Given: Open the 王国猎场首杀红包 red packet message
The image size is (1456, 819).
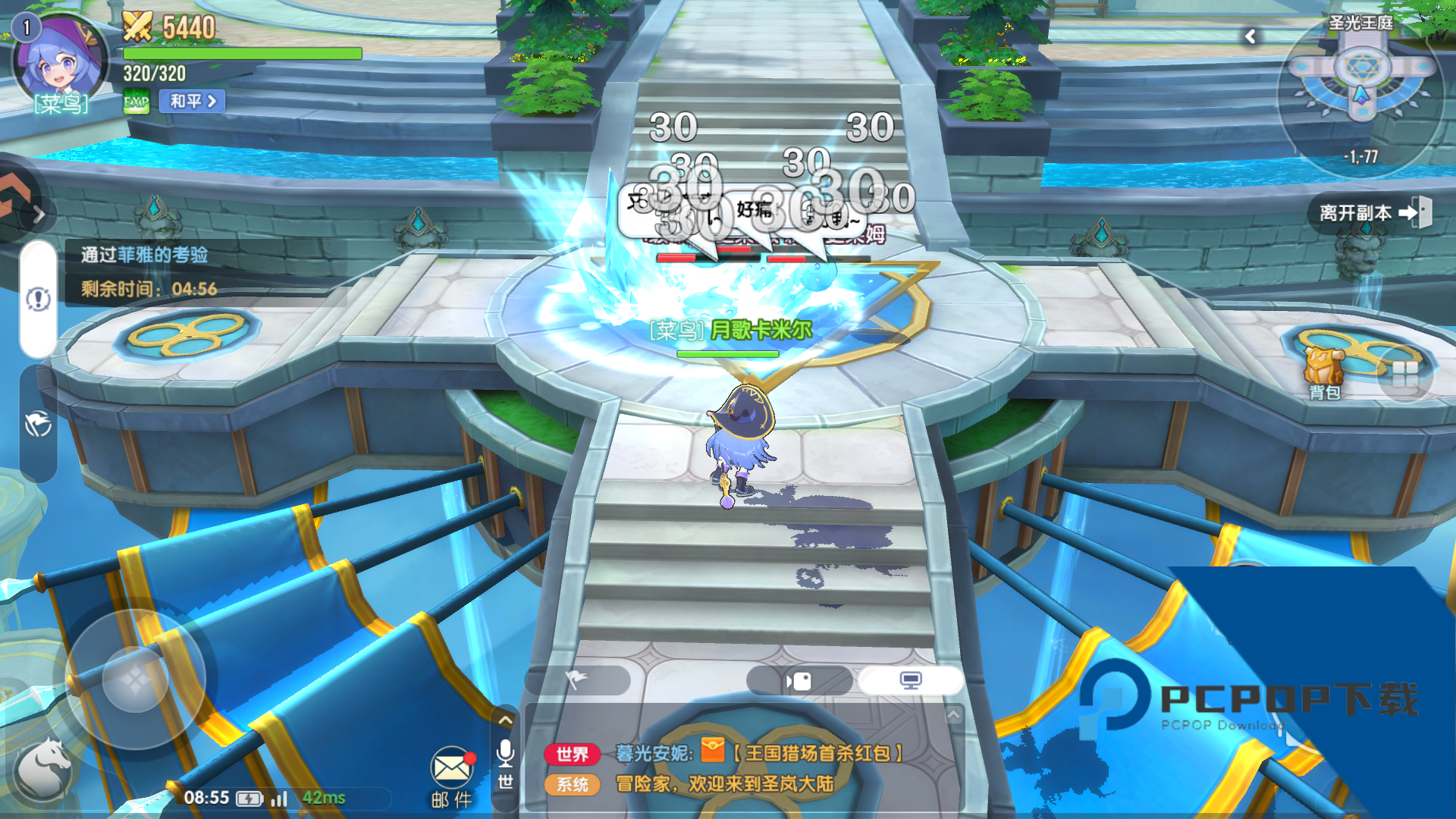Looking at the screenshot, I should [815, 753].
